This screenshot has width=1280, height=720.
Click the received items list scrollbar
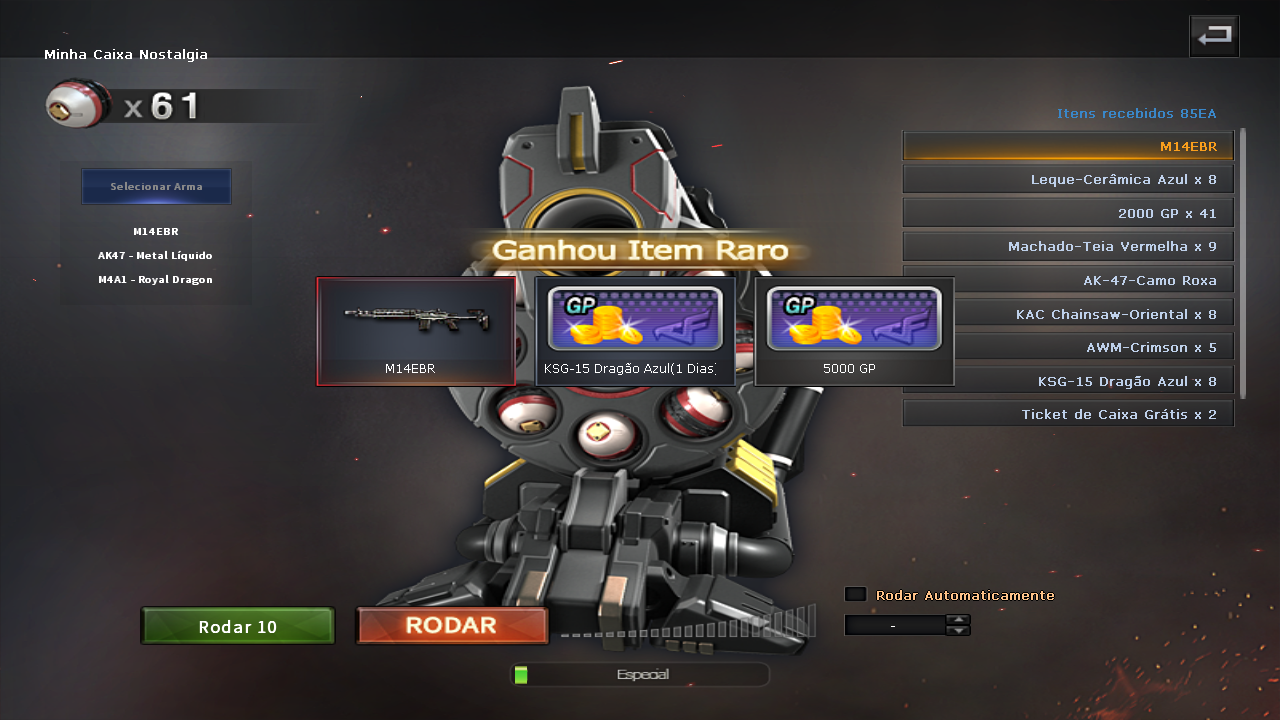click(x=1243, y=262)
